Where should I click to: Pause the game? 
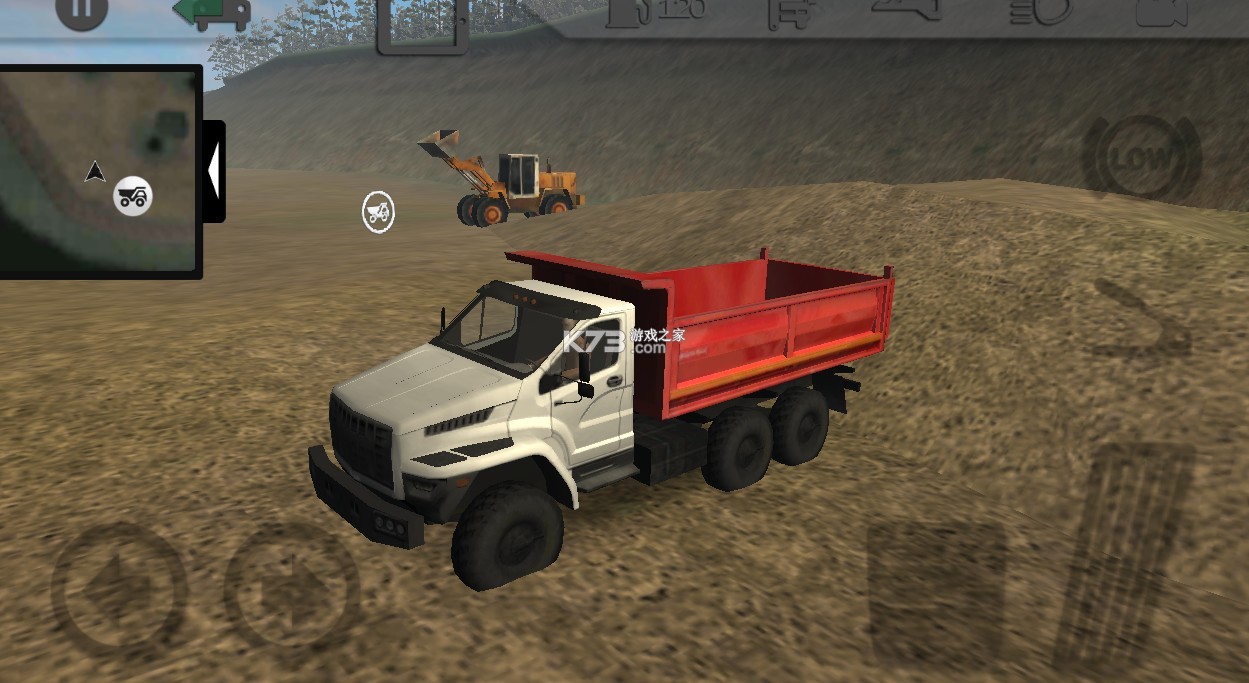point(81,14)
